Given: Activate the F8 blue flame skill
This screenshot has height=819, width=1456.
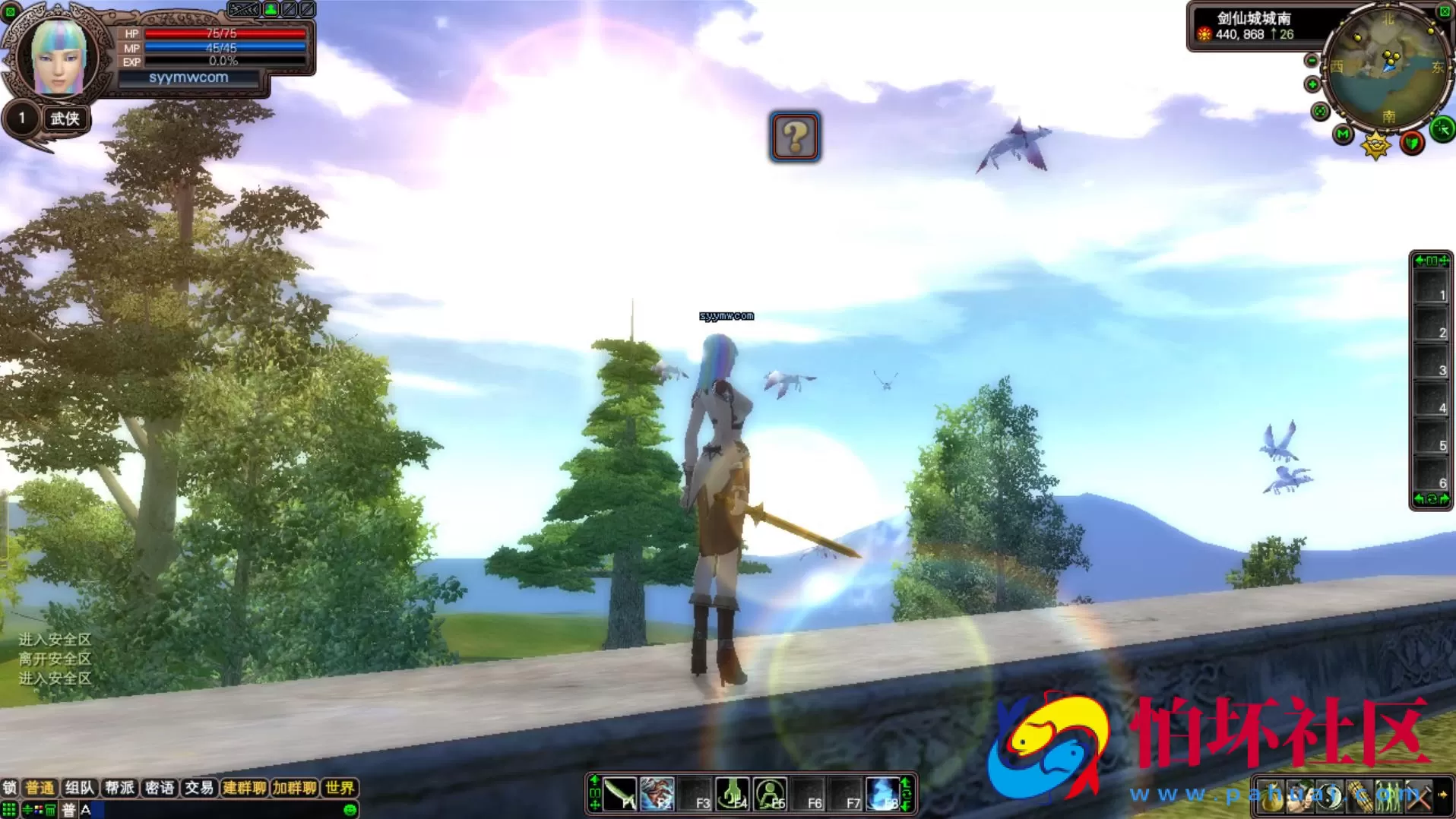Looking at the screenshot, I should [883, 794].
